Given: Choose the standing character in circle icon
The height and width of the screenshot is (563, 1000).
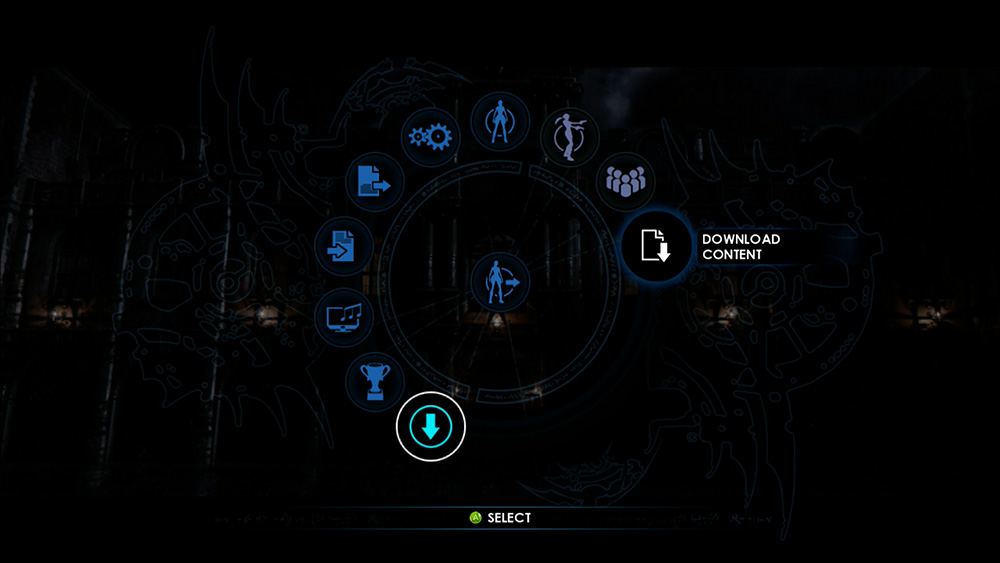Looking at the screenshot, I should point(499,122).
